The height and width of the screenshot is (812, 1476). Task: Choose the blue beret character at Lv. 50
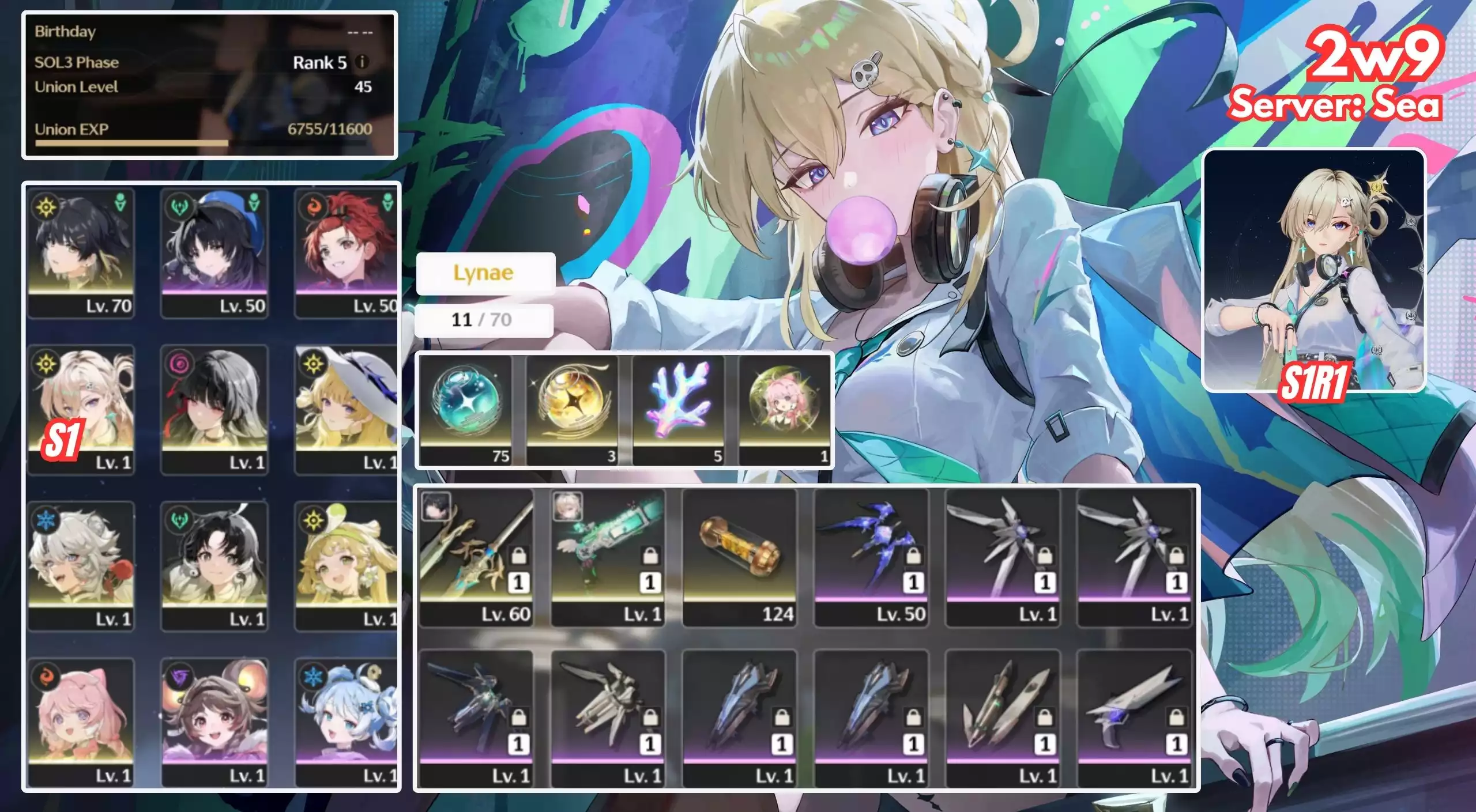(214, 252)
